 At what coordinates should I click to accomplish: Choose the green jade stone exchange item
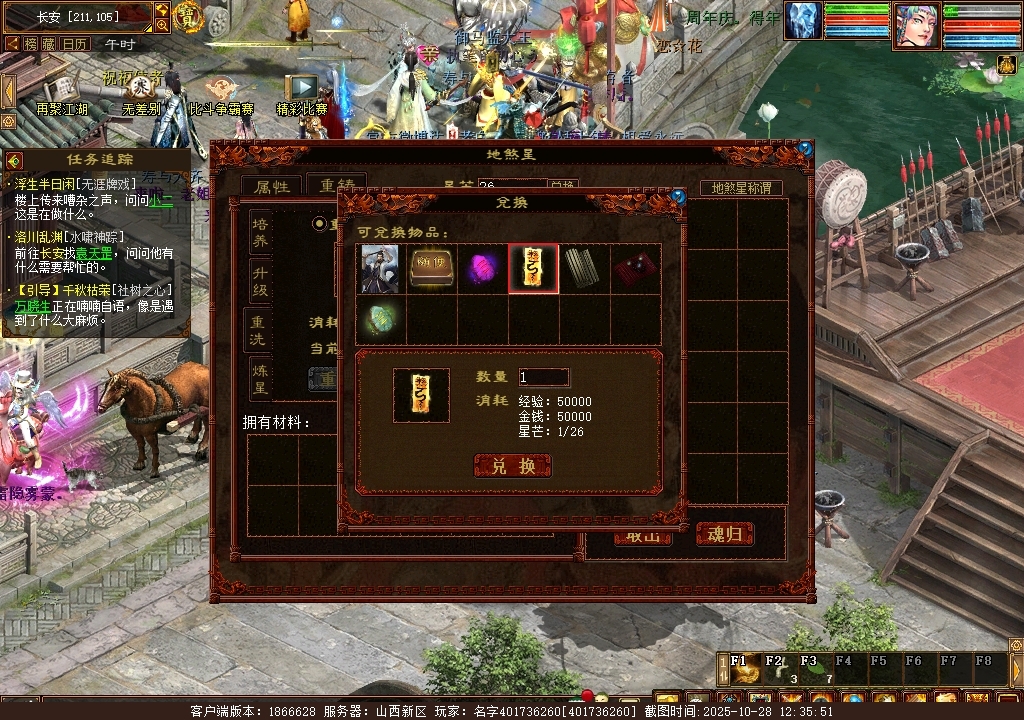click(x=380, y=319)
